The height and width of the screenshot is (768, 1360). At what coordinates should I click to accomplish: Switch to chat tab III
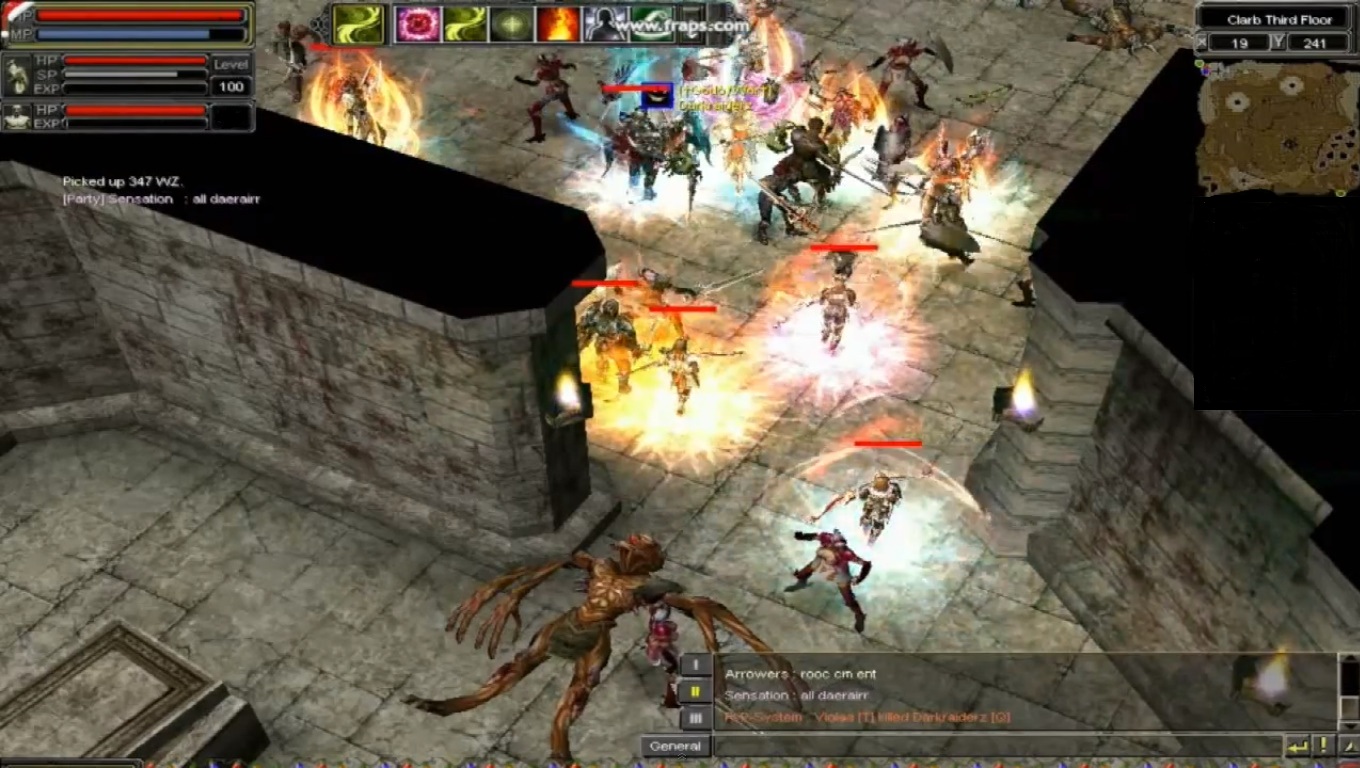pyautogui.click(x=696, y=717)
